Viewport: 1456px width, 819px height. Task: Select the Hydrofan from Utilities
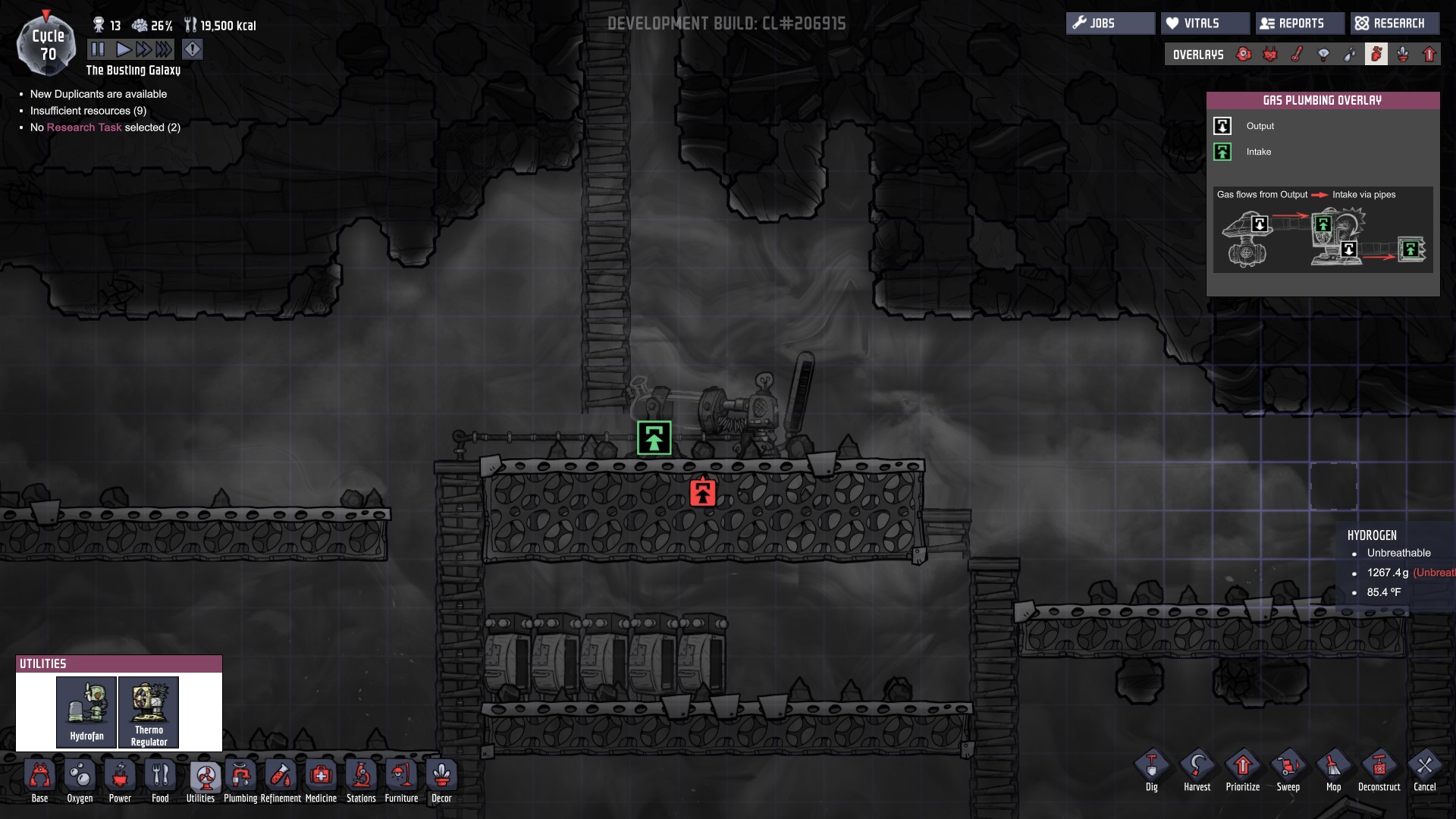87,711
